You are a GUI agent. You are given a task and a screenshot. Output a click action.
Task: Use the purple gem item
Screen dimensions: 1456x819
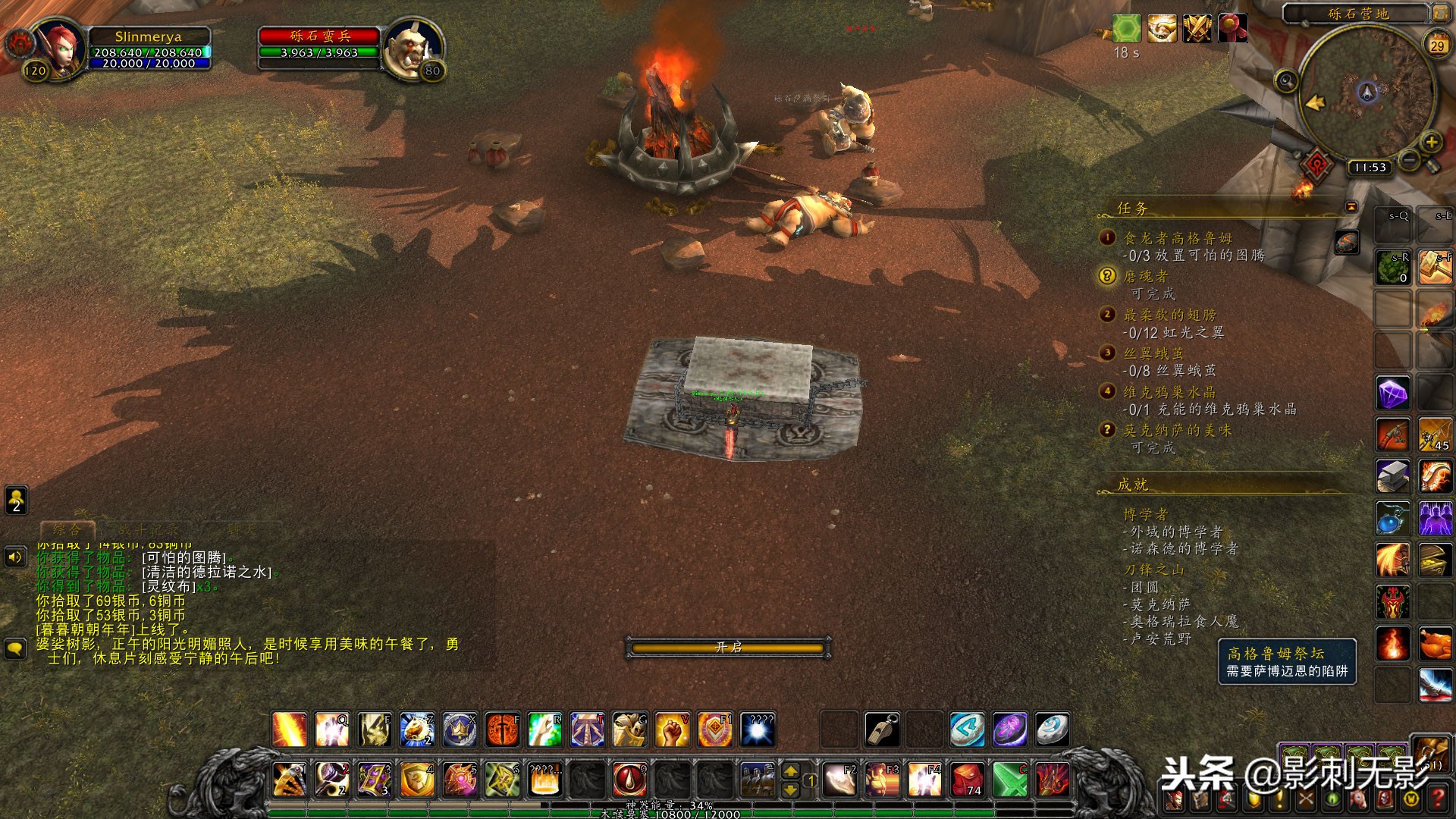click(1392, 394)
